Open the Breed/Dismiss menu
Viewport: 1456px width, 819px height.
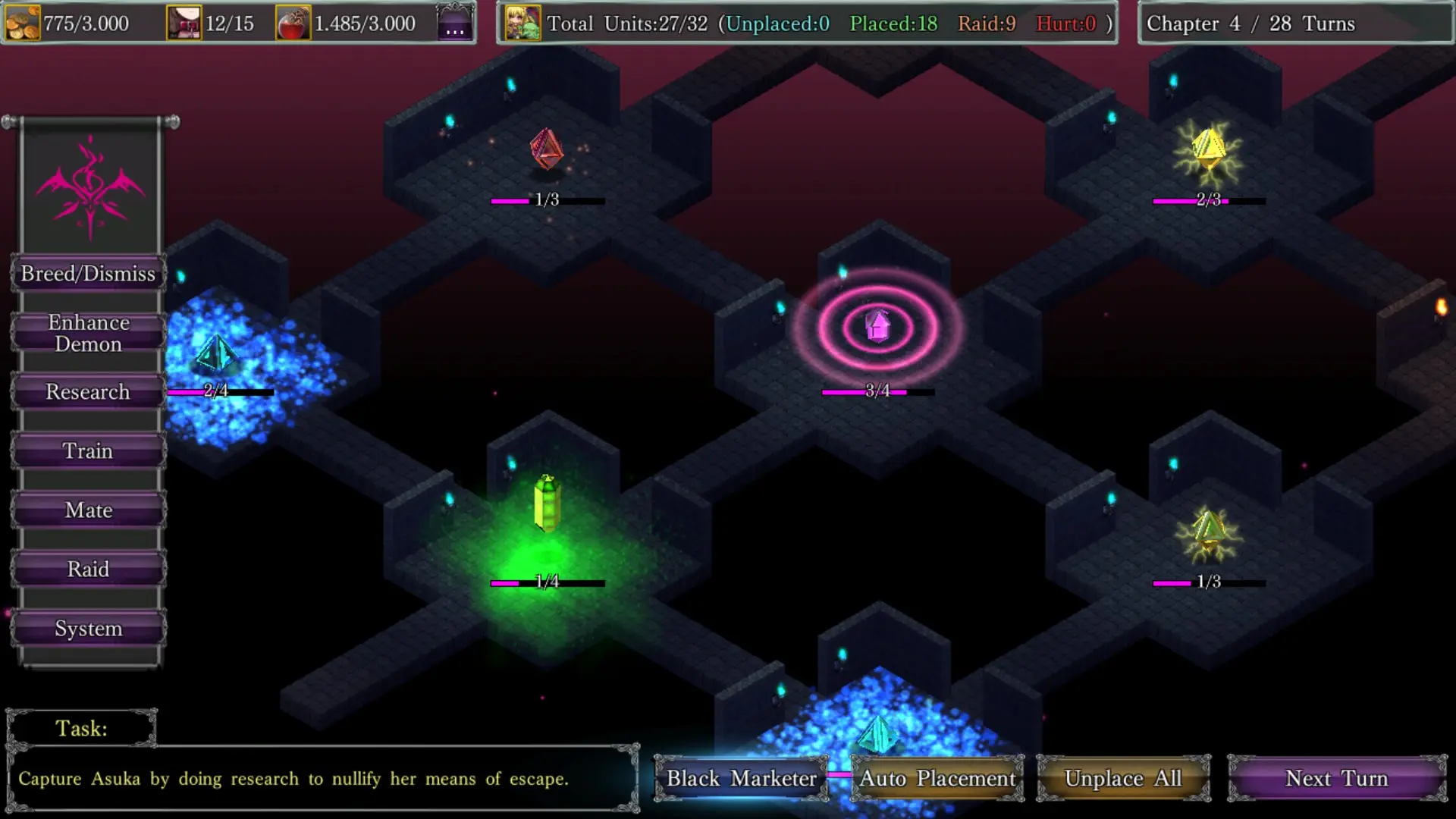coord(88,274)
